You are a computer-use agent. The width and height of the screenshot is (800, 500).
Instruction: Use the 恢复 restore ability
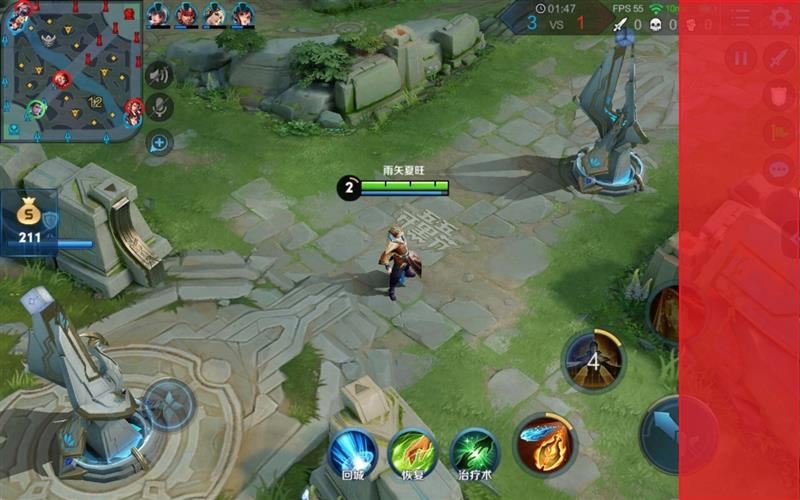click(x=412, y=453)
